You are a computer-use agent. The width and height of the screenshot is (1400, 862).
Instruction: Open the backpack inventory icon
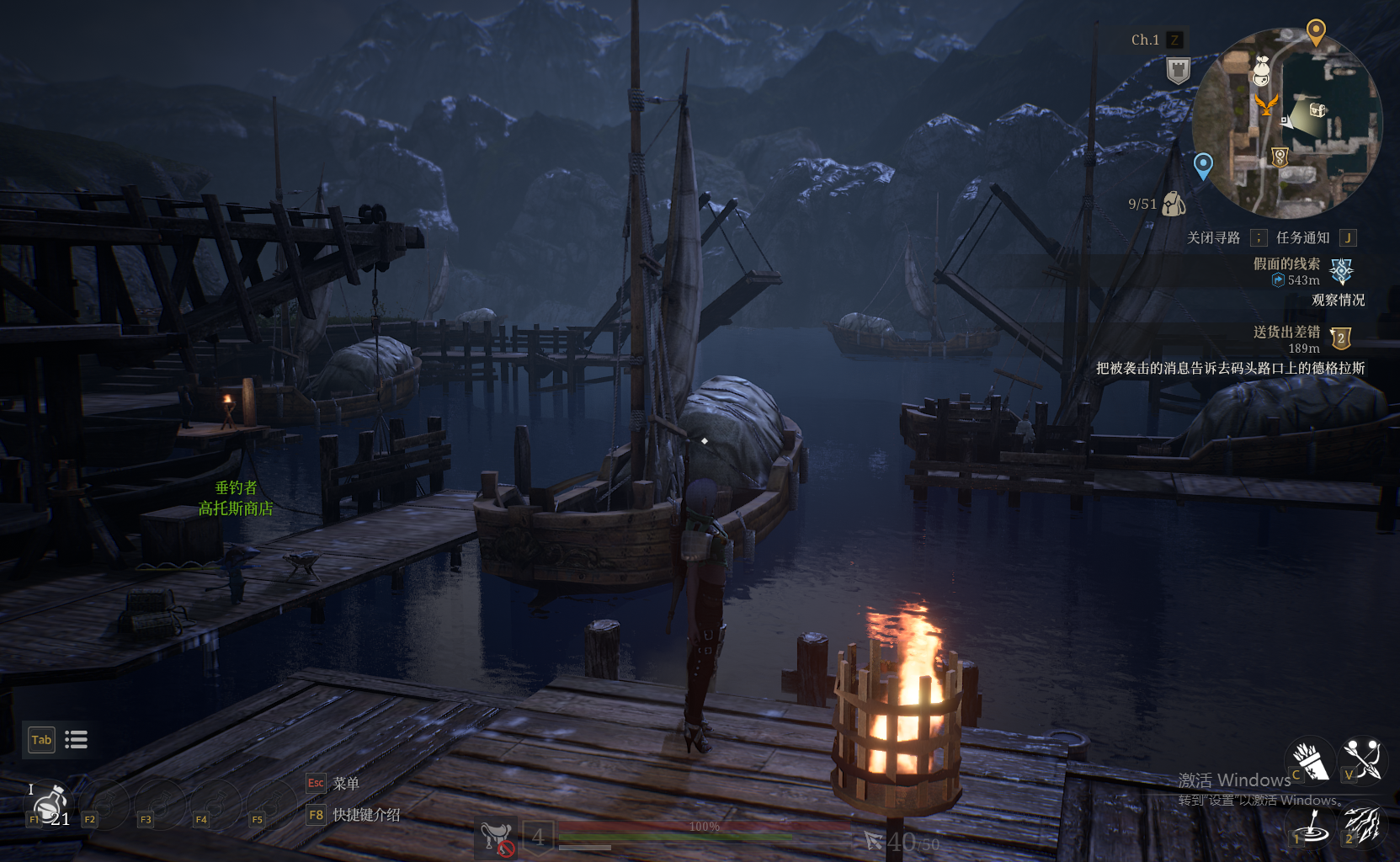(x=1174, y=203)
